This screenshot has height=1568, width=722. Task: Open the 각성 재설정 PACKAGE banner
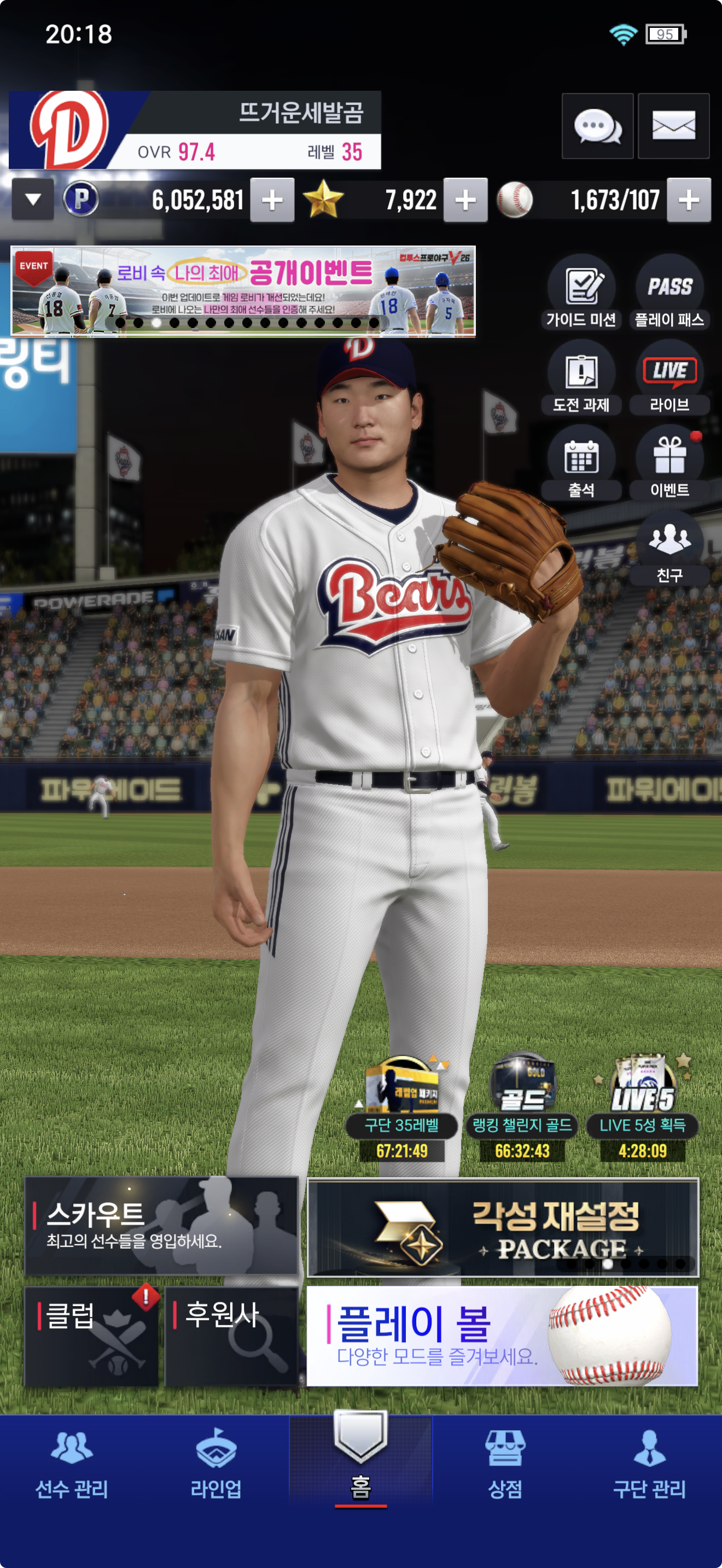point(502,1227)
